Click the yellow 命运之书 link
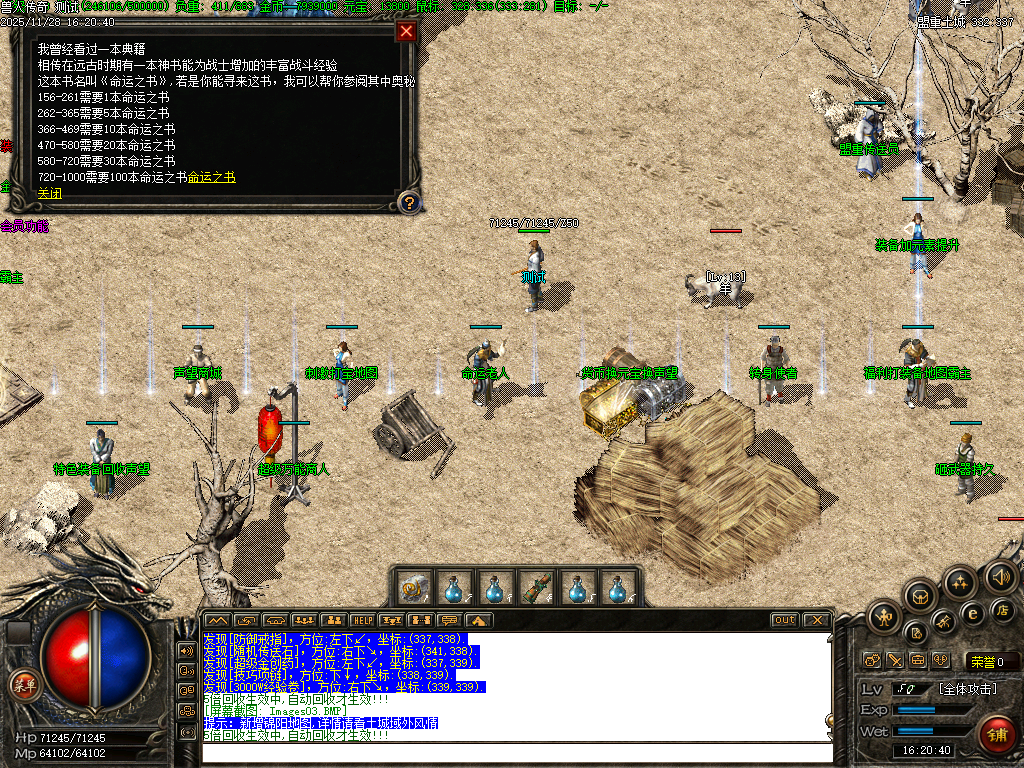Image resolution: width=1024 pixels, height=768 pixels. (211, 177)
